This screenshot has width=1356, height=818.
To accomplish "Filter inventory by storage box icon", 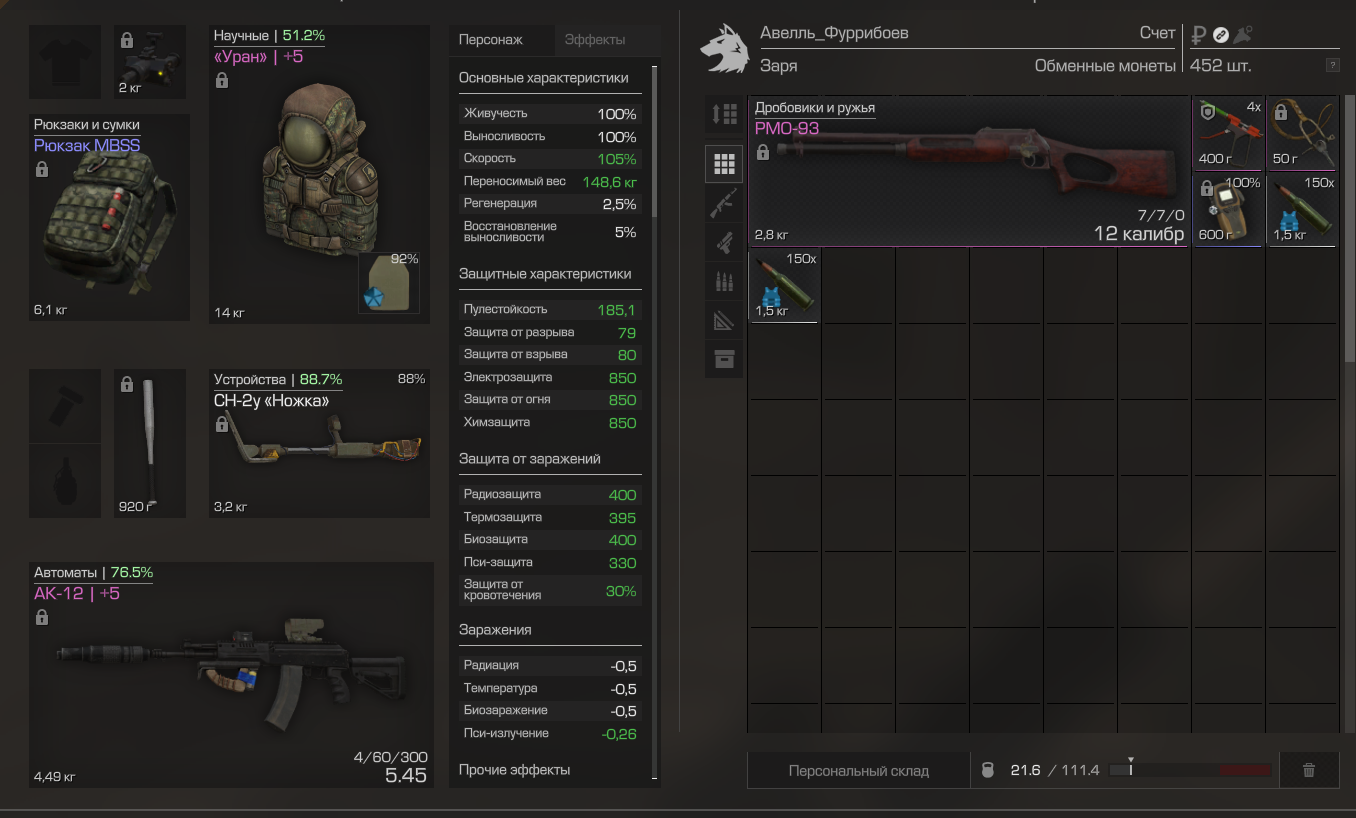I will [724, 360].
